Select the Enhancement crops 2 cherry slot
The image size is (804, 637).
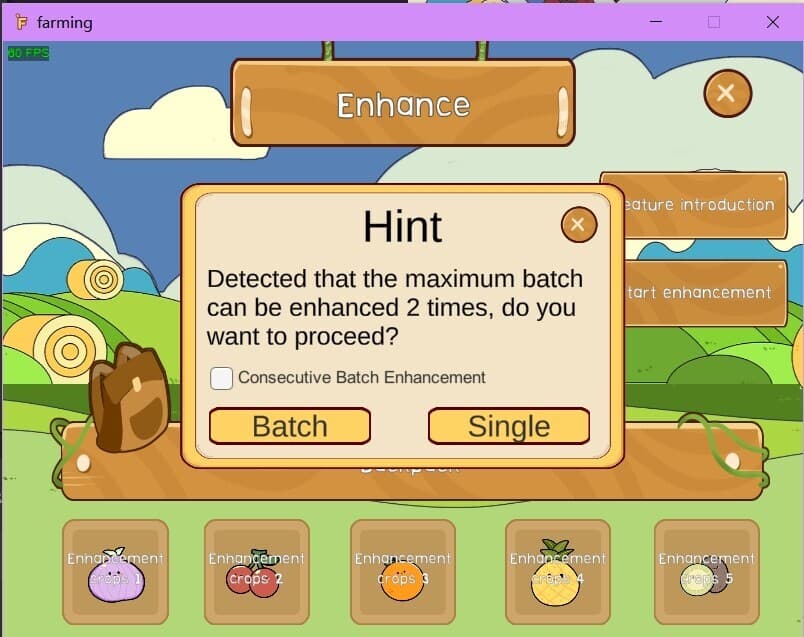click(x=257, y=572)
